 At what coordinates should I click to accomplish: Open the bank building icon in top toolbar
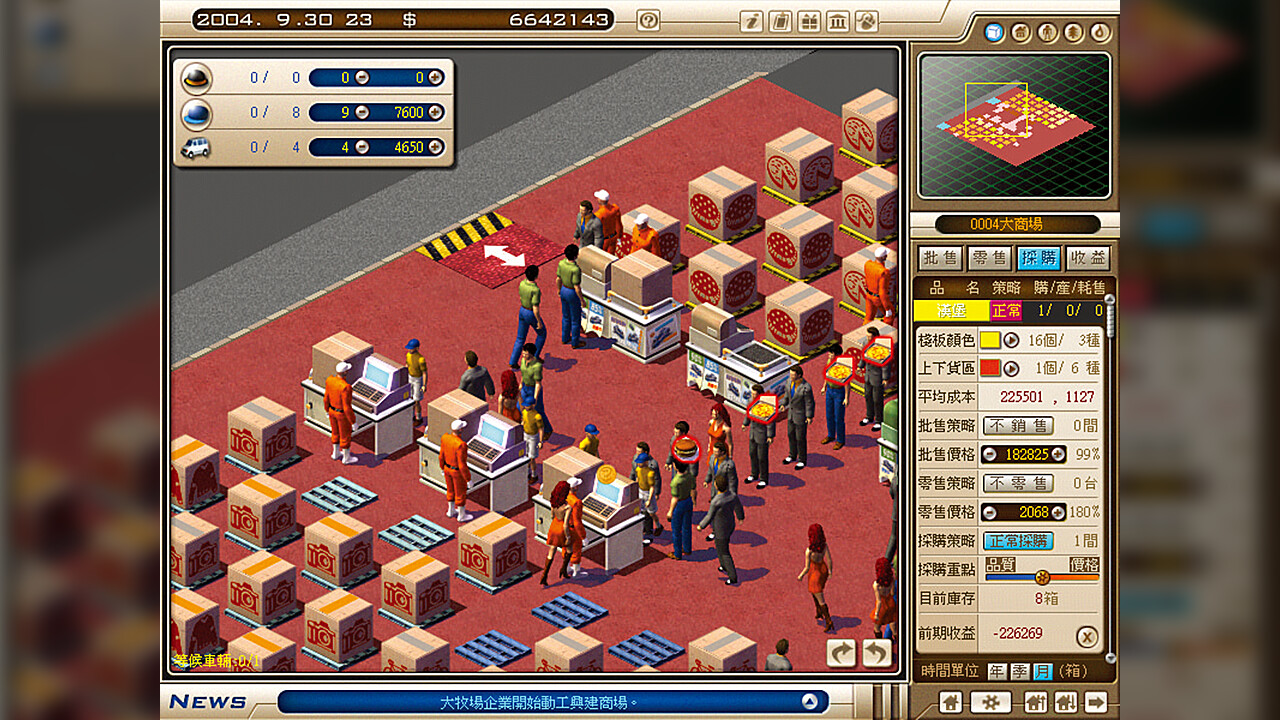point(839,20)
